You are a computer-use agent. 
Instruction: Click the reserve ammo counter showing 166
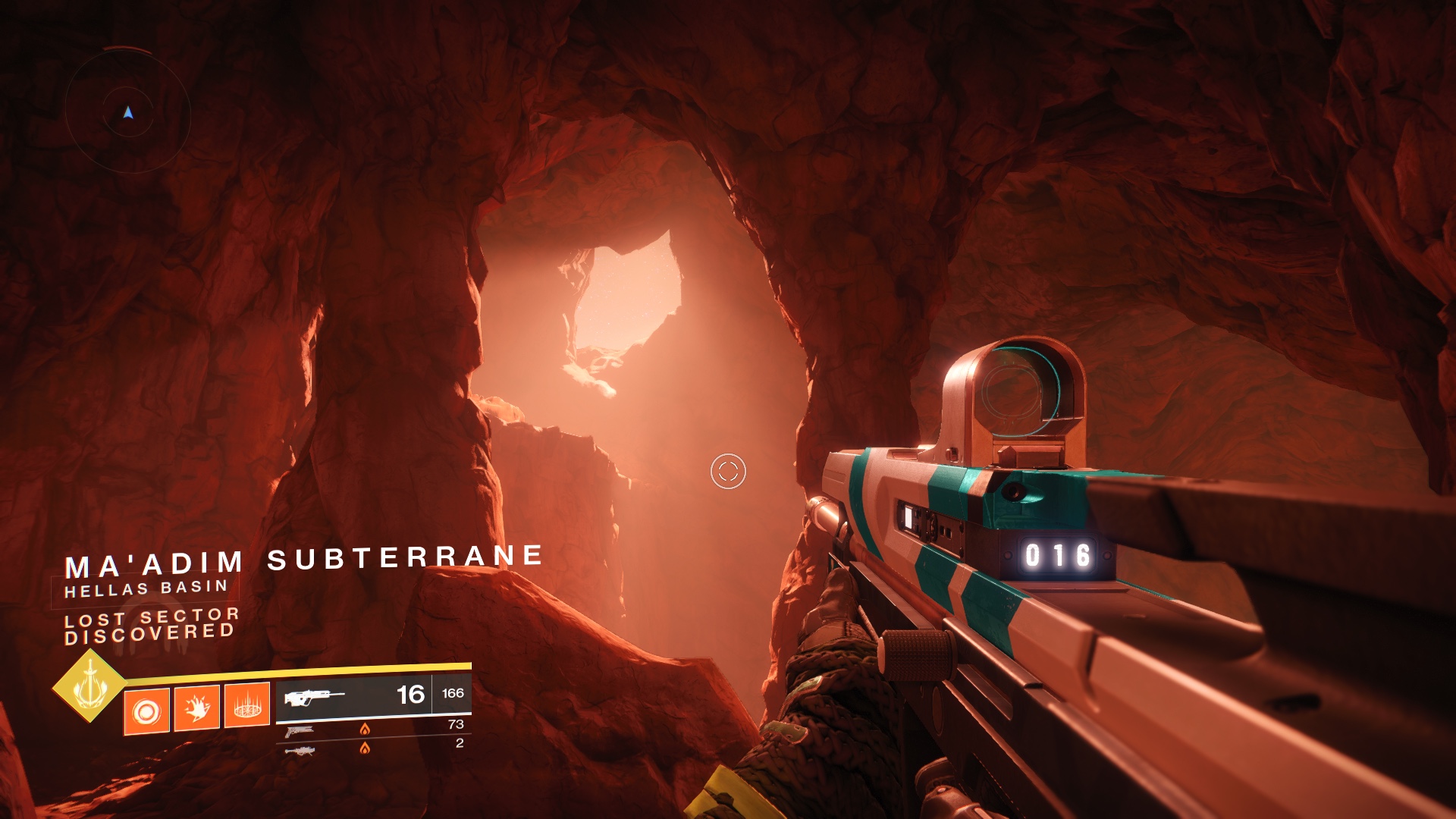pos(452,695)
